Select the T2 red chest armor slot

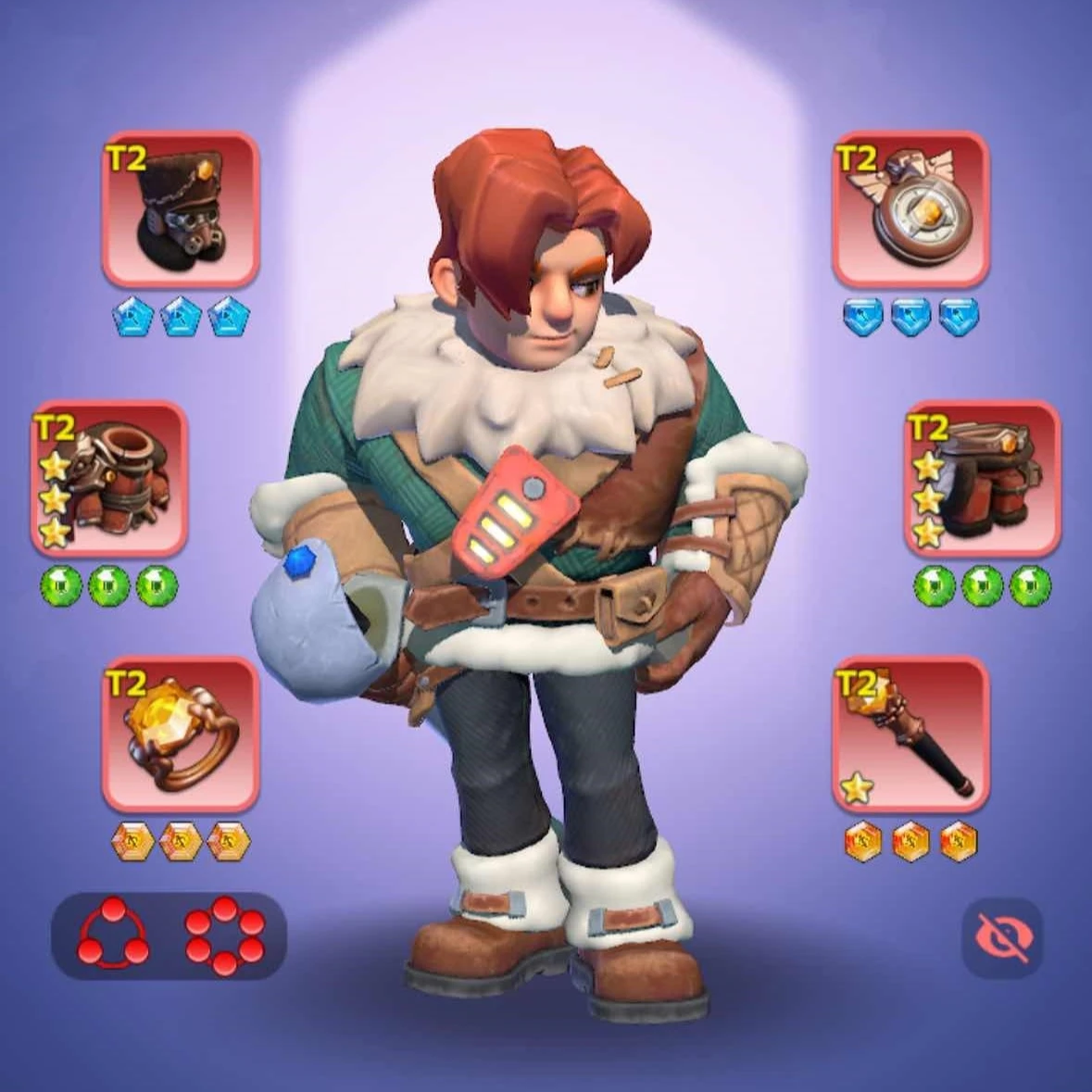(x=109, y=479)
